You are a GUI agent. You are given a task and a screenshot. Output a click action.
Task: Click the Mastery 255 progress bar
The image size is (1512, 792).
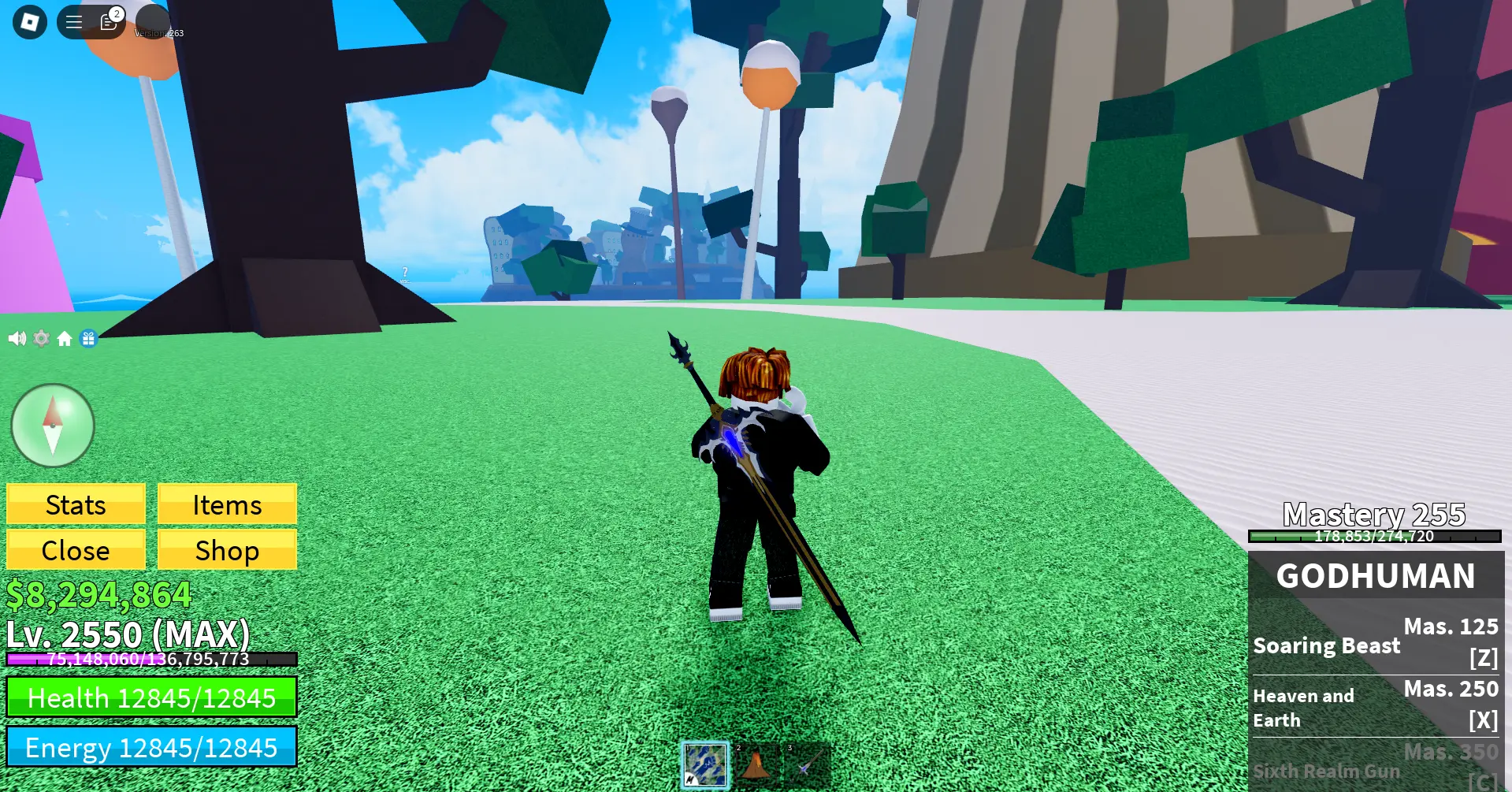(1375, 536)
